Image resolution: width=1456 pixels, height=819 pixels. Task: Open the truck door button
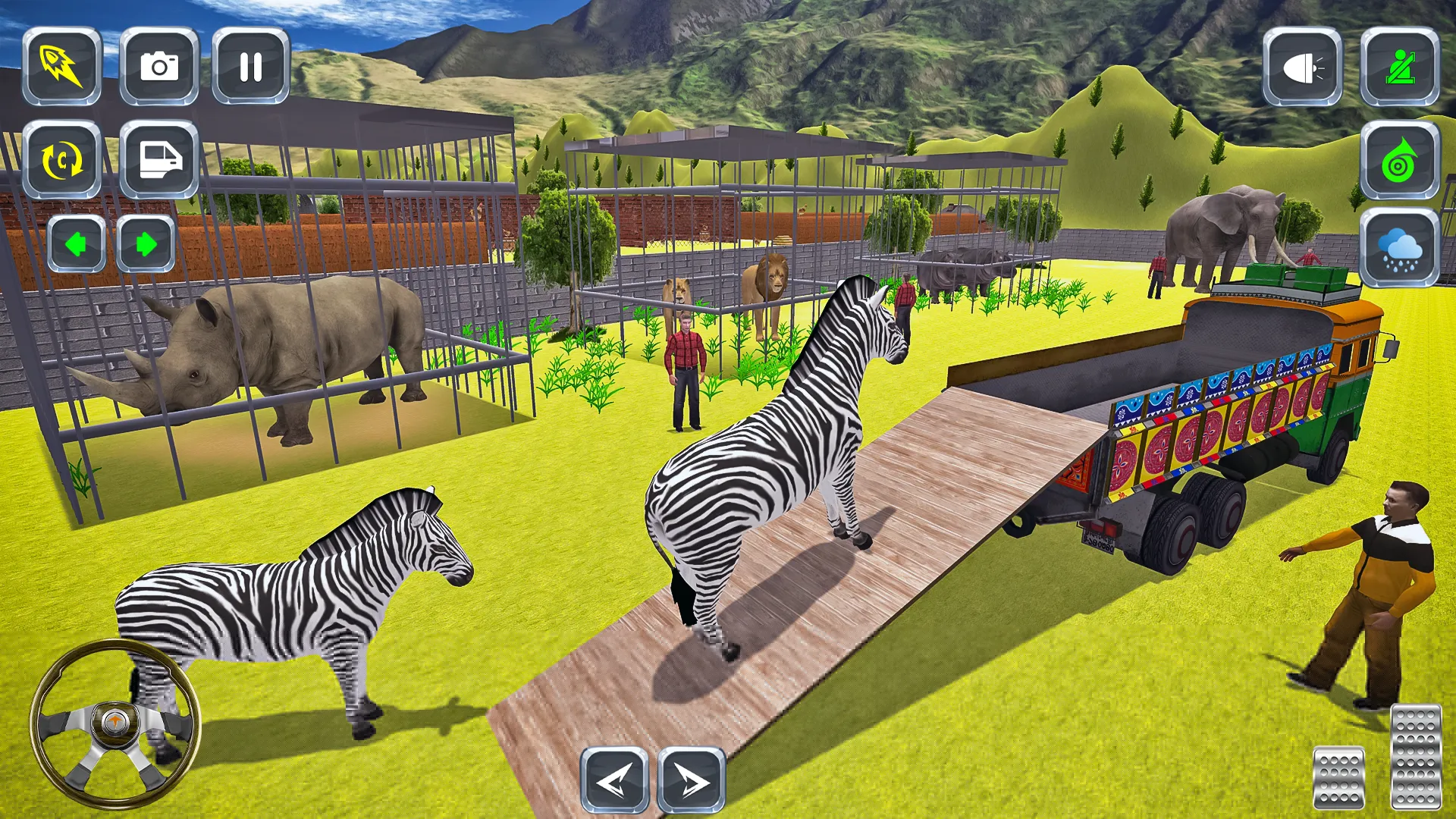coord(159,159)
